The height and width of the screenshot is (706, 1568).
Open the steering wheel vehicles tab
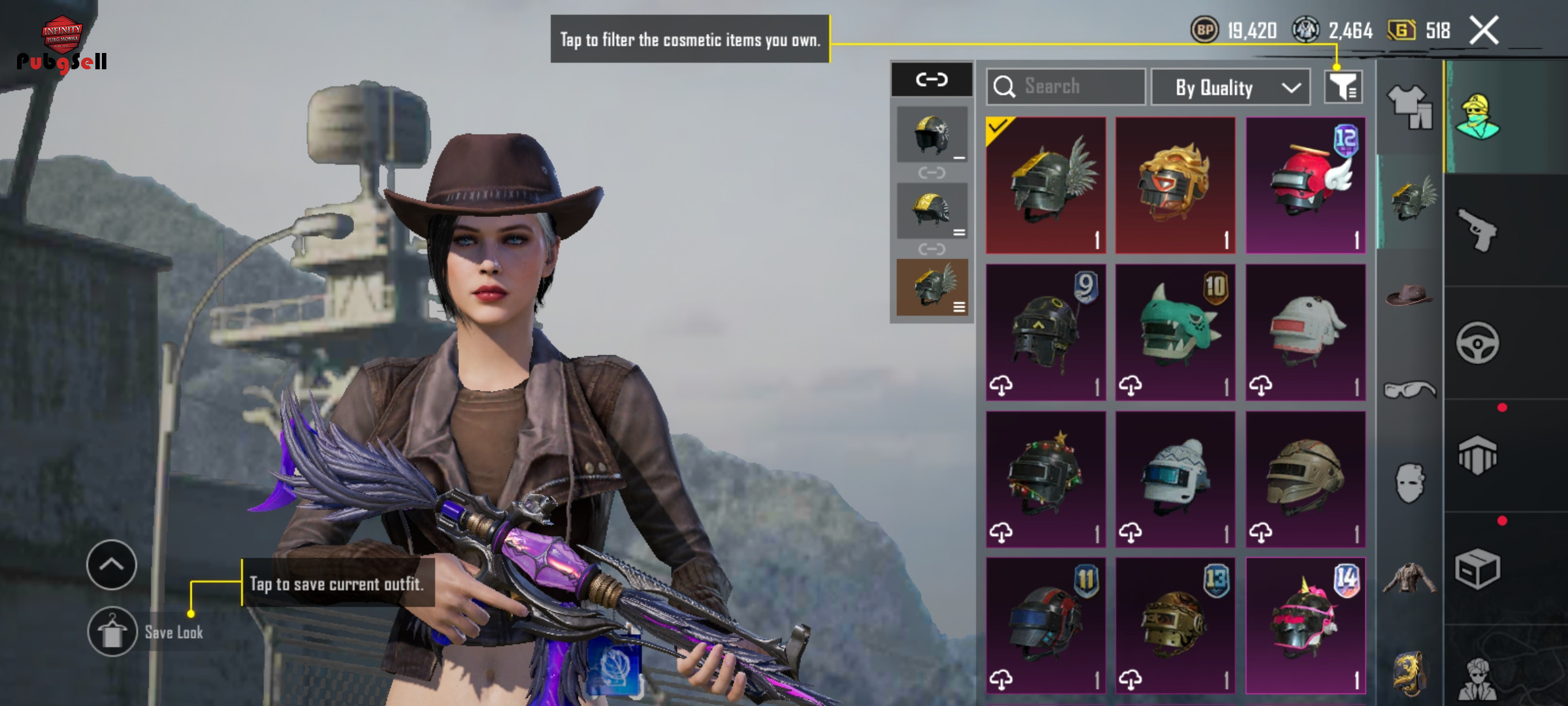click(x=1478, y=343)
